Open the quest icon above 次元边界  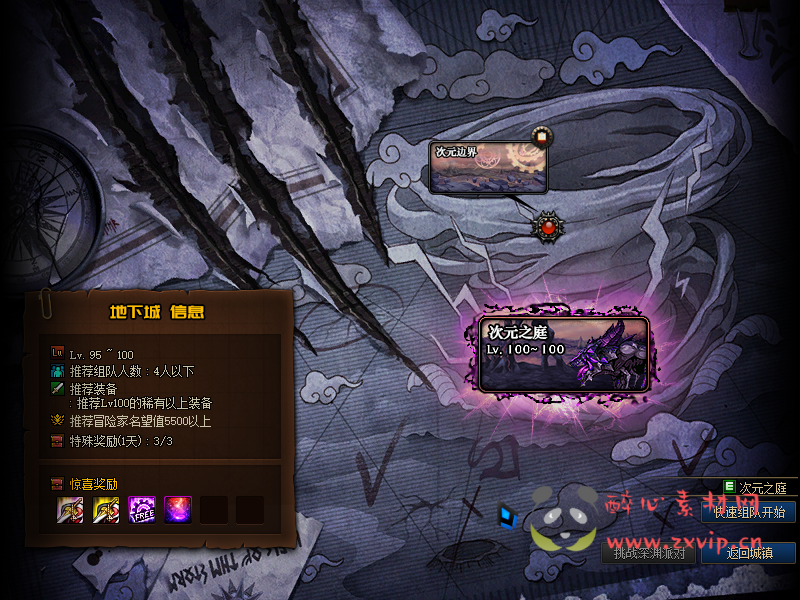(x=541, y=136)
